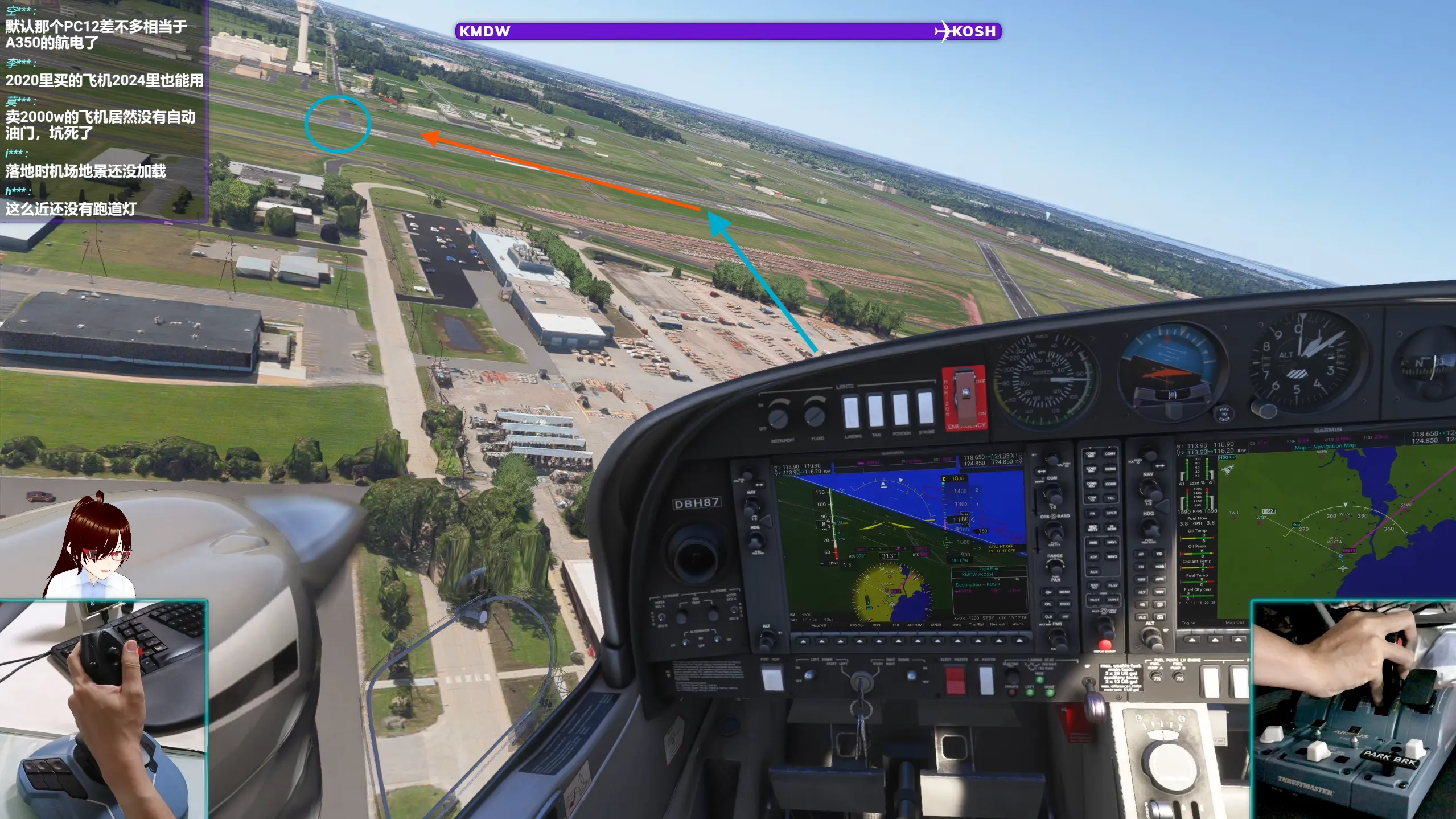Engage the AP autopilot button
This screenshot has width=1456, height=819.
(1141, 554)
